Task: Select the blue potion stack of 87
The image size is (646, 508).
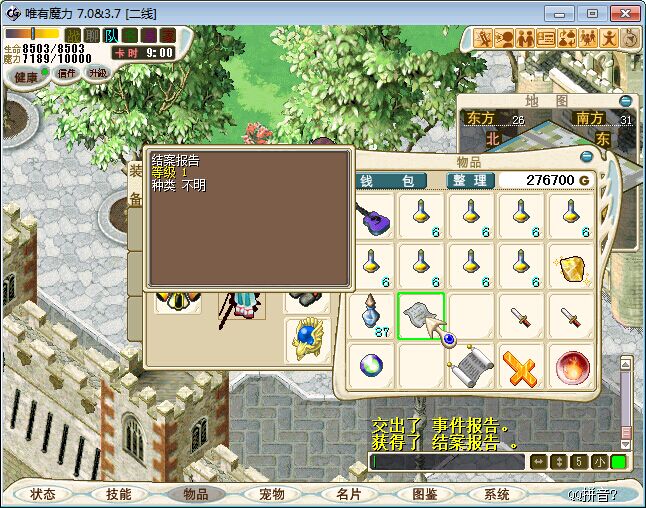Action: click(x=372, y=316)
